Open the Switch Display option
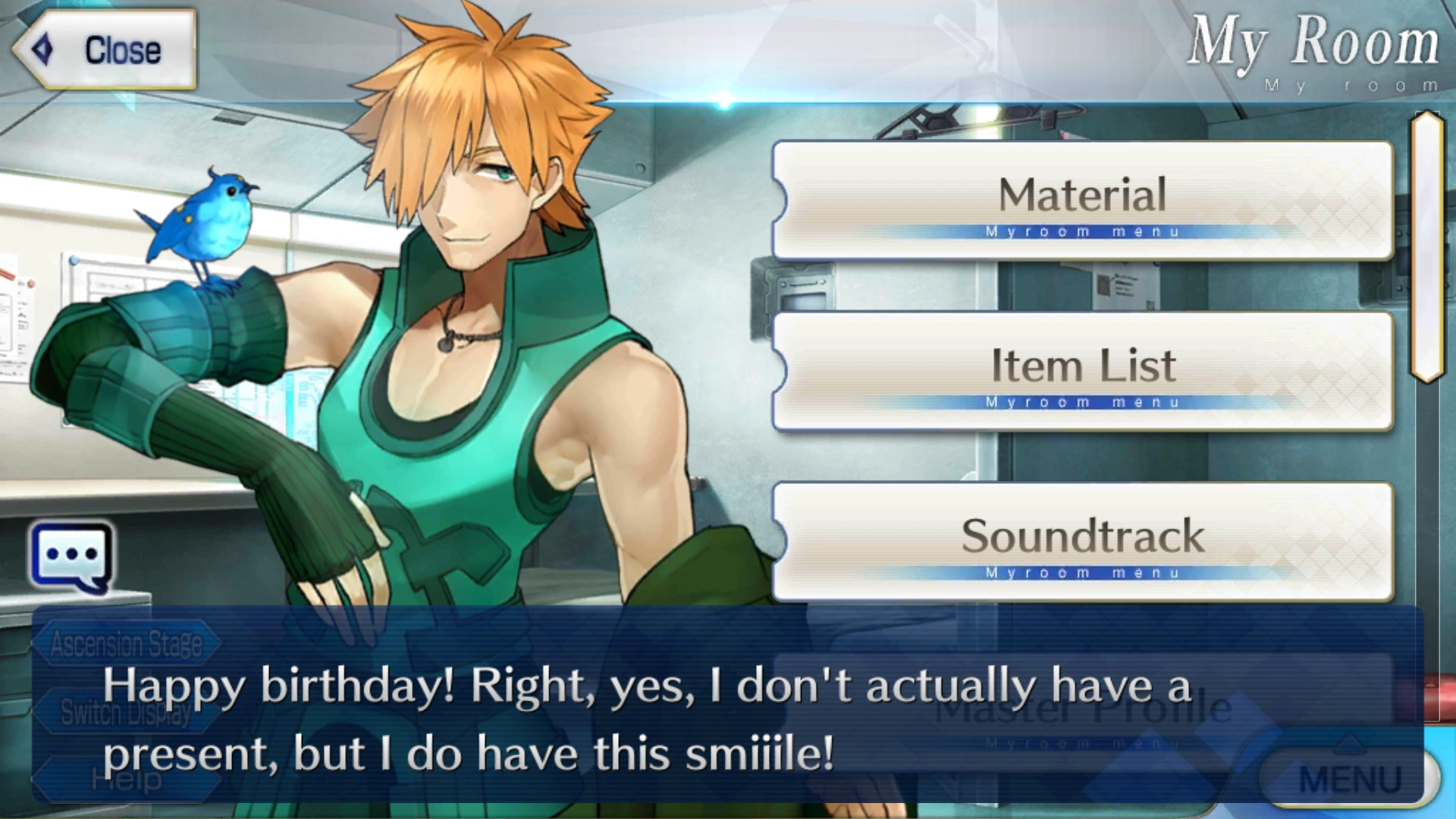 point(125,713)
